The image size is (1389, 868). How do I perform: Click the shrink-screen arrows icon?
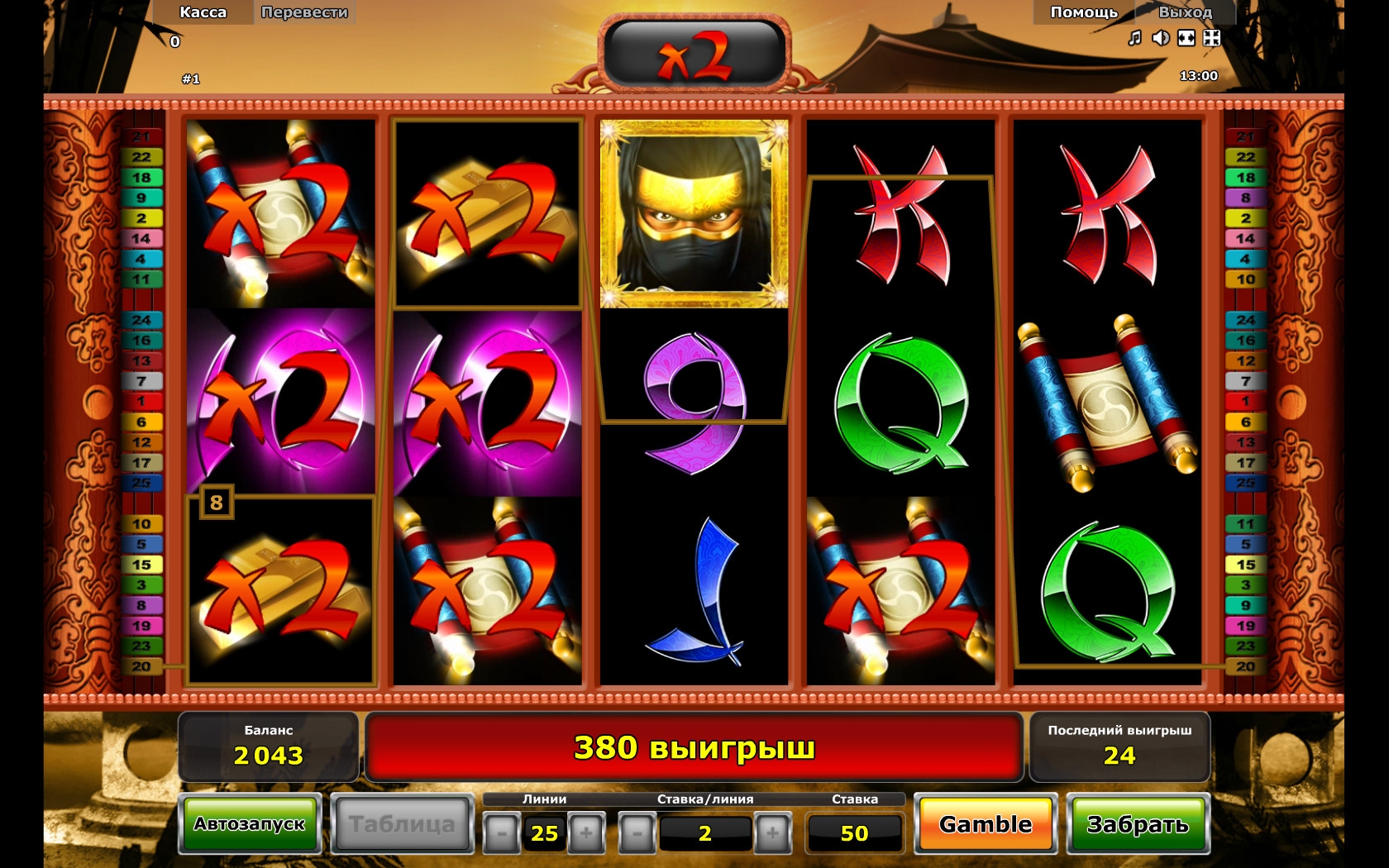pos(1212,38)
